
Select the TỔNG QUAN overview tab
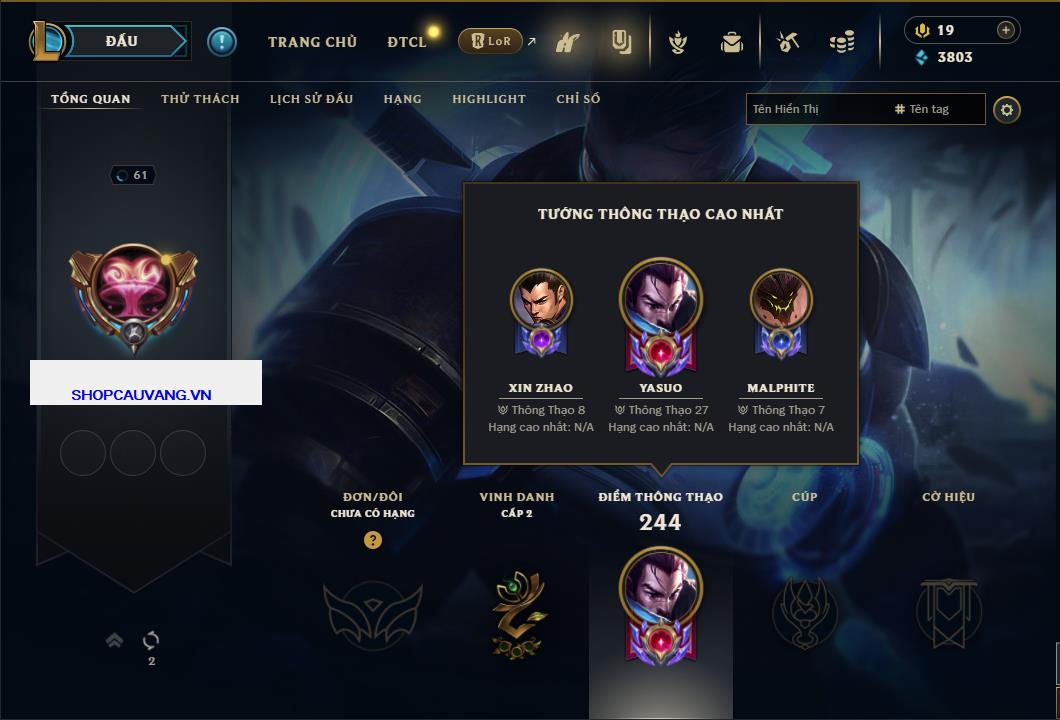(x=90, y=99)
